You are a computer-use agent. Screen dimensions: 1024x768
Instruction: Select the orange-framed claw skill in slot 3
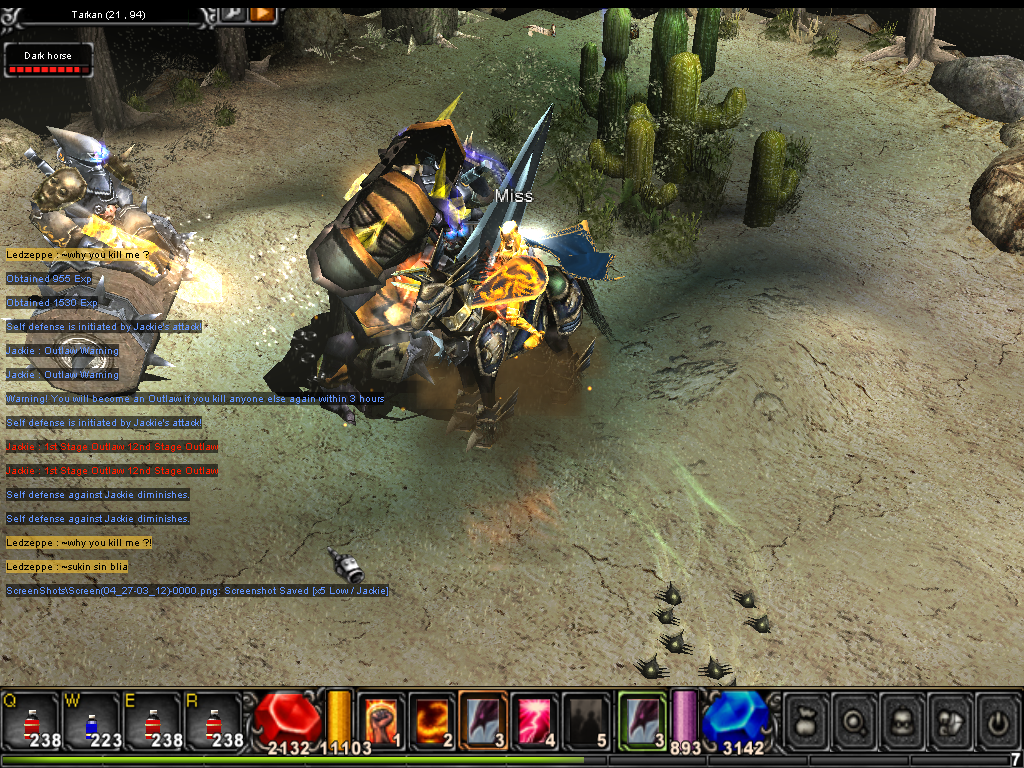coord(484,720)
